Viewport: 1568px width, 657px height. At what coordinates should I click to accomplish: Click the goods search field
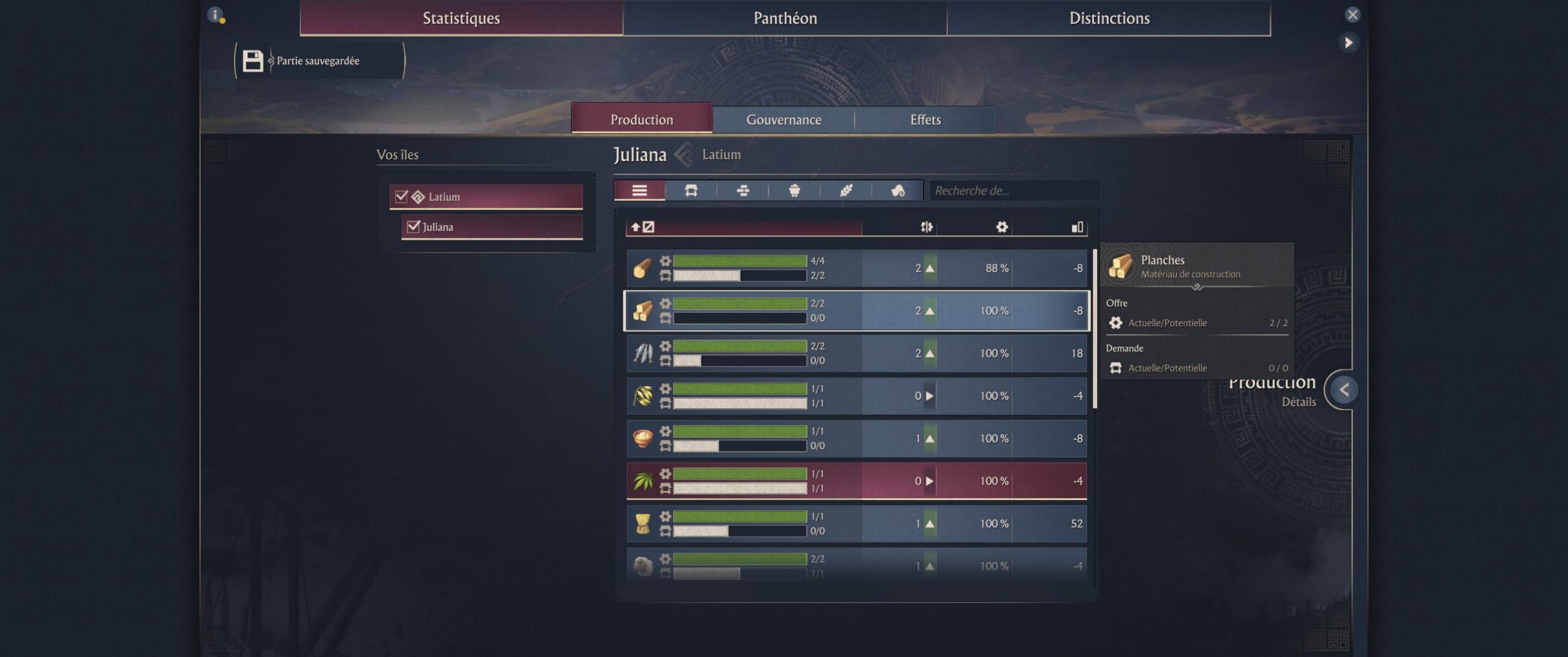point(1014,191)
